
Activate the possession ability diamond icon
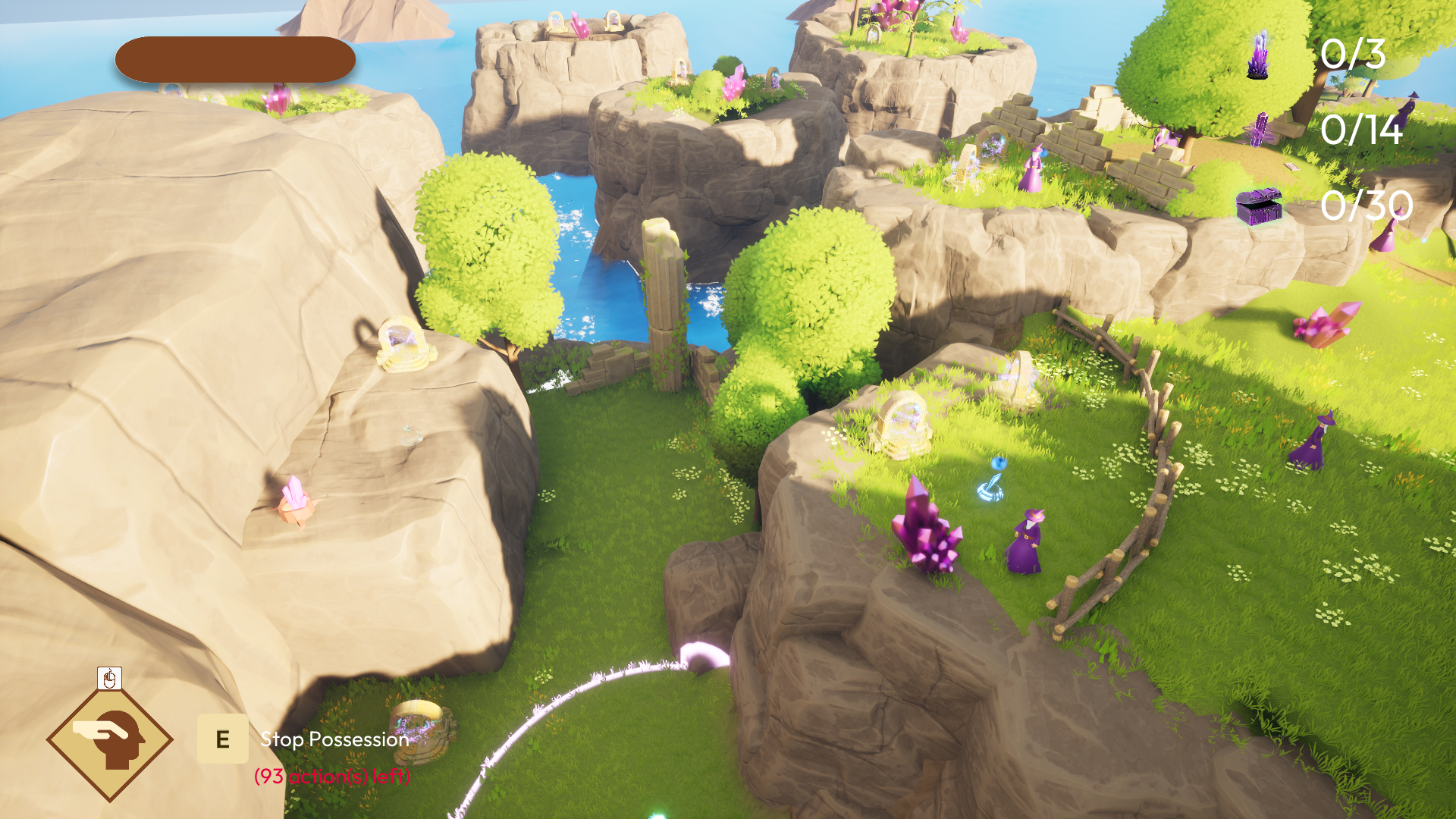(x=110, y=739)
